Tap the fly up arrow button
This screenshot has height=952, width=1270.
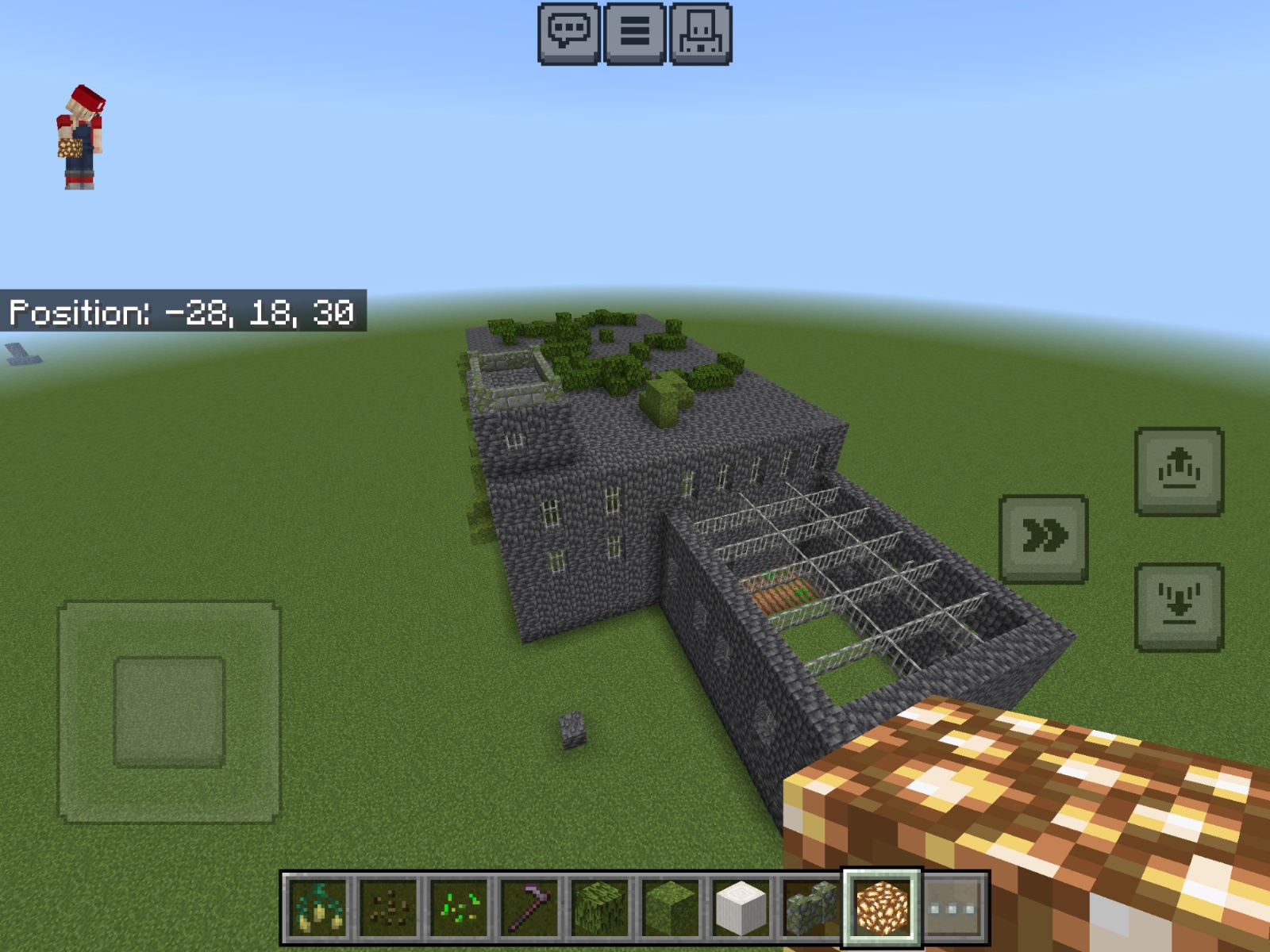(1179, 471)
